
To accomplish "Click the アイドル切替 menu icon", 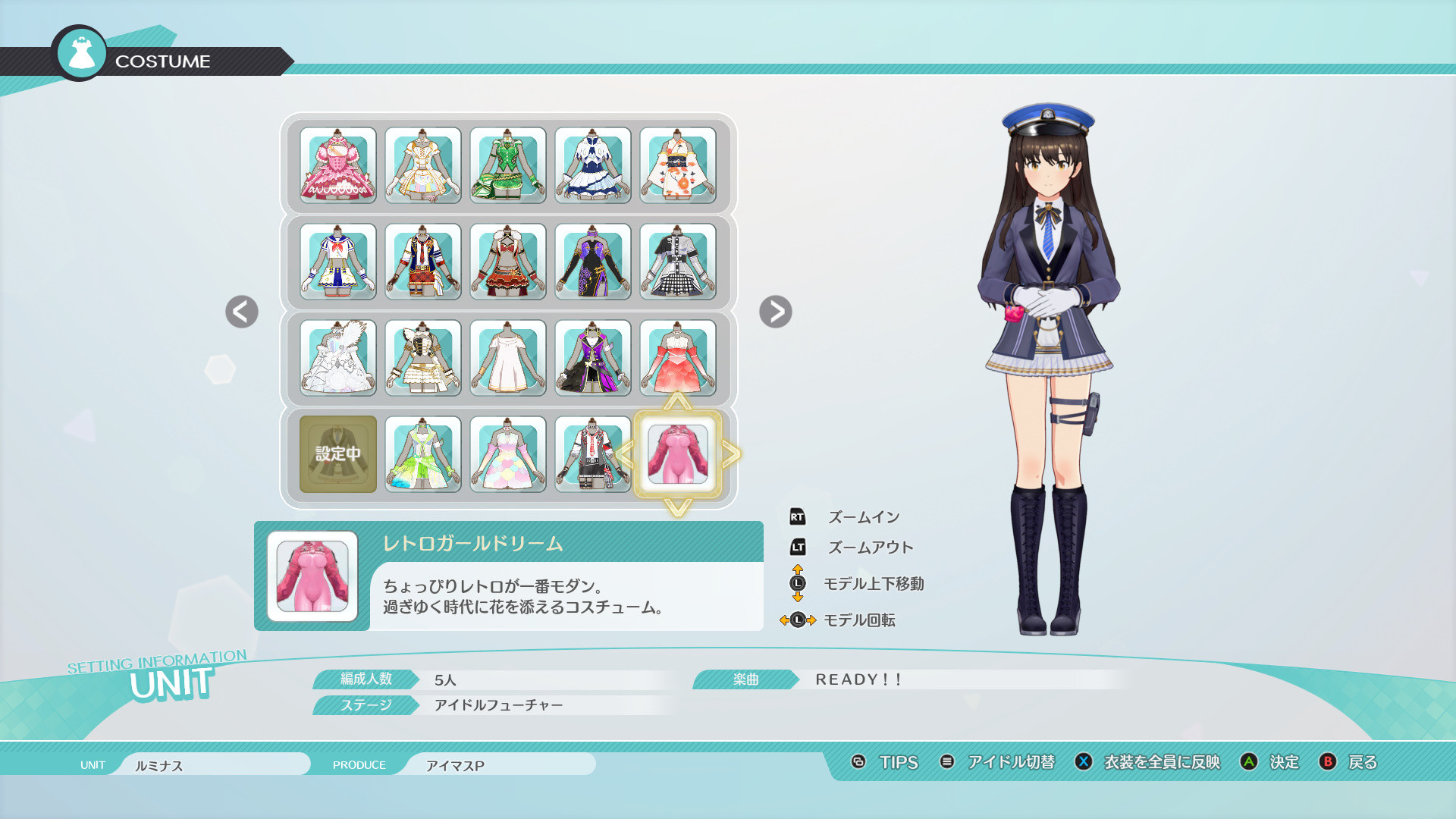I will point(946,763).
